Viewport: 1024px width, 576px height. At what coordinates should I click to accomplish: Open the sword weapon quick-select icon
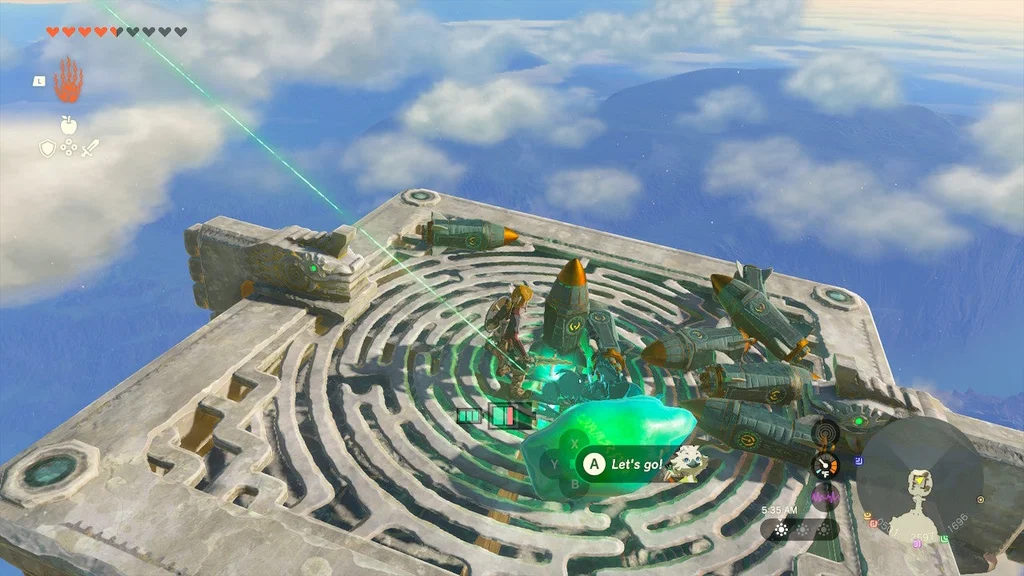pyautogui.click(x=90, y=149)
